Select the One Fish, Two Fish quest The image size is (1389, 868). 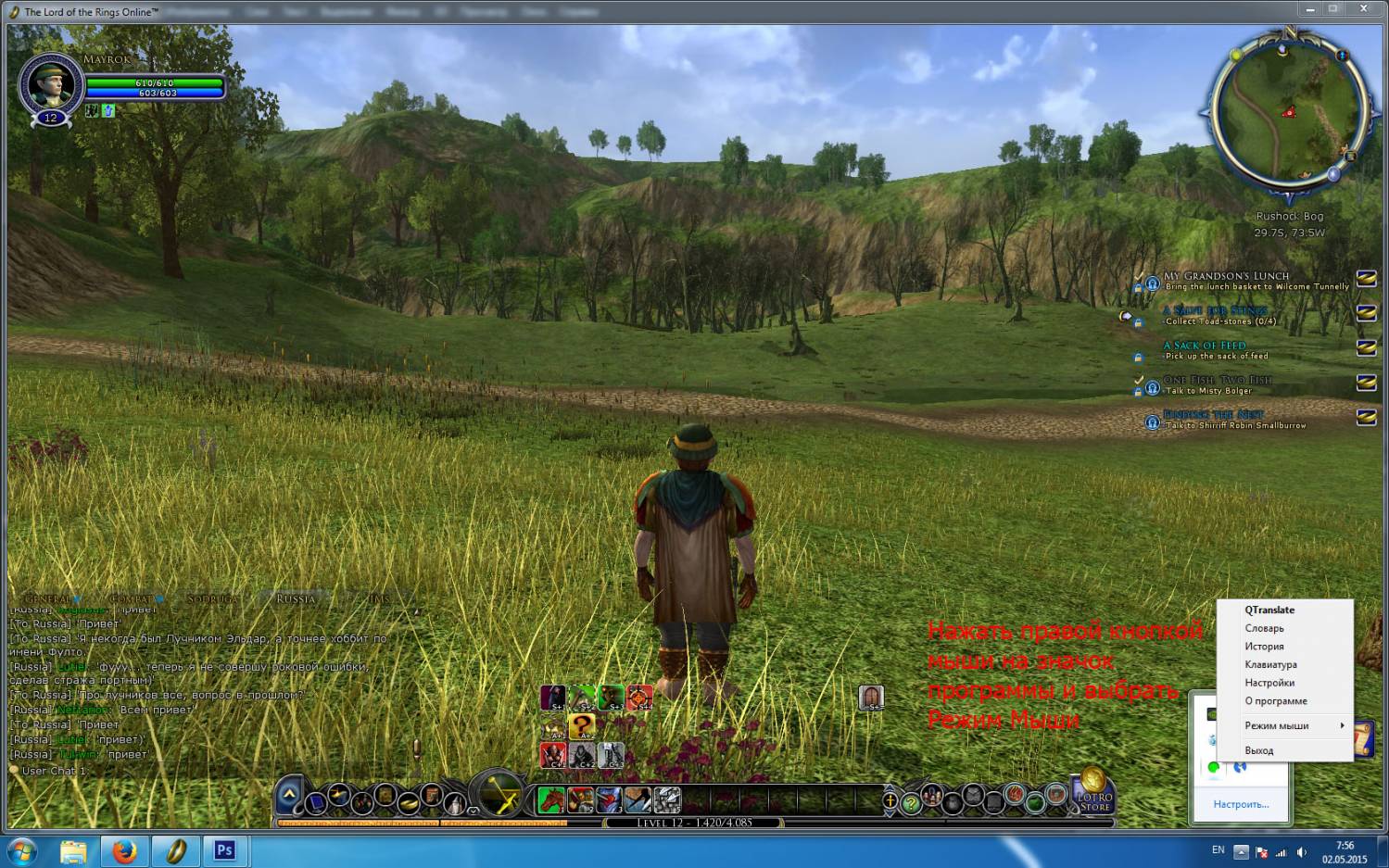coord(1217,380)
